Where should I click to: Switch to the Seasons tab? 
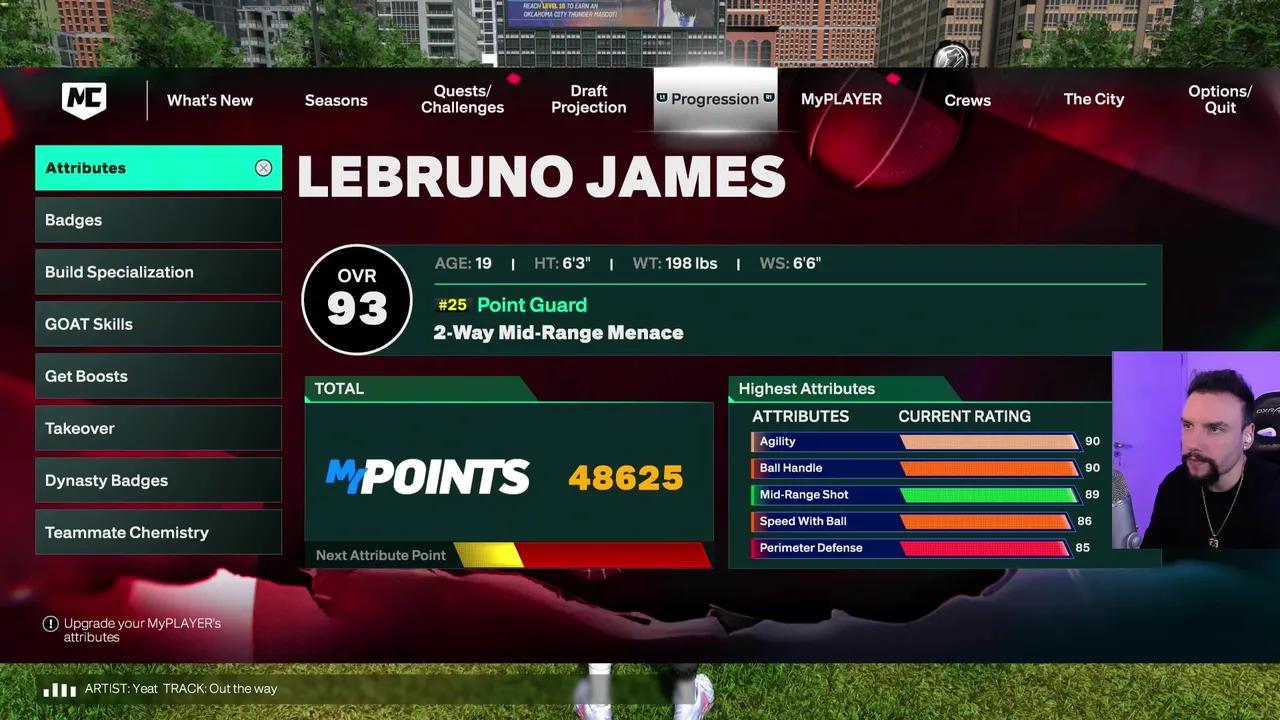[336, 100]
